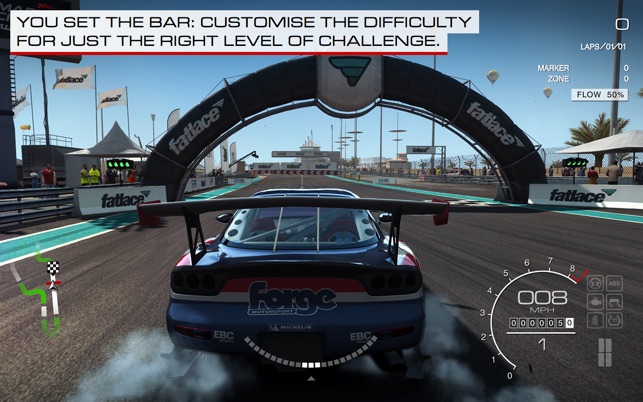Select the engine warning icon
643x402 pixels.
tap(596, 302)
